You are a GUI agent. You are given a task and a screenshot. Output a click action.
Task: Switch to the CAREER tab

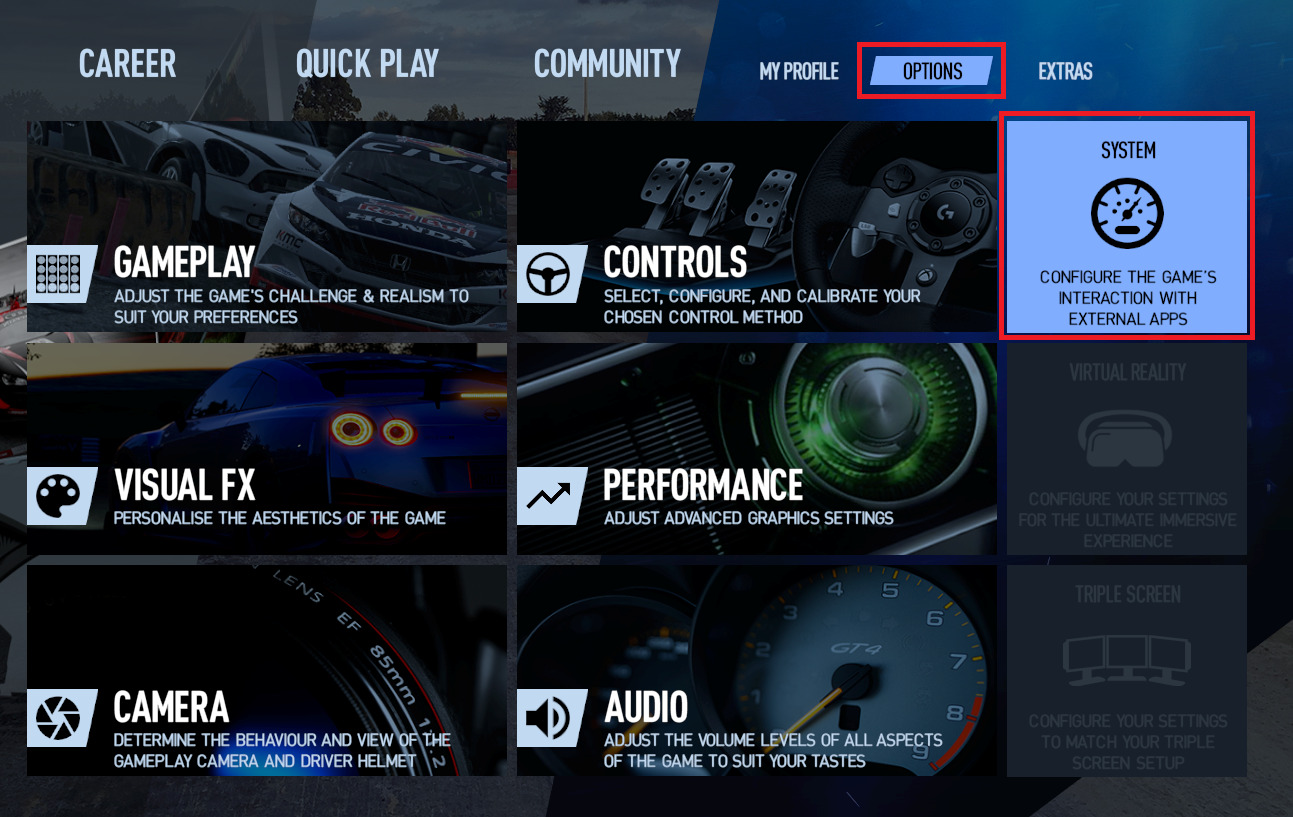tap(126, 63)
